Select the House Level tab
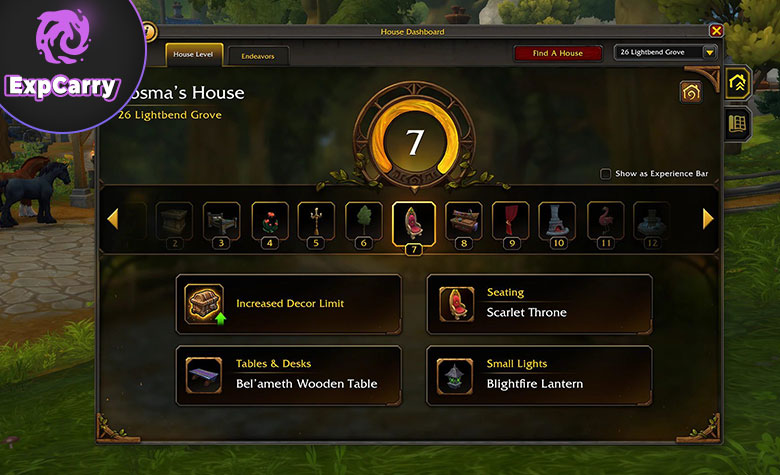This screenshot has height=475, width=780. [x=194, y=54]
